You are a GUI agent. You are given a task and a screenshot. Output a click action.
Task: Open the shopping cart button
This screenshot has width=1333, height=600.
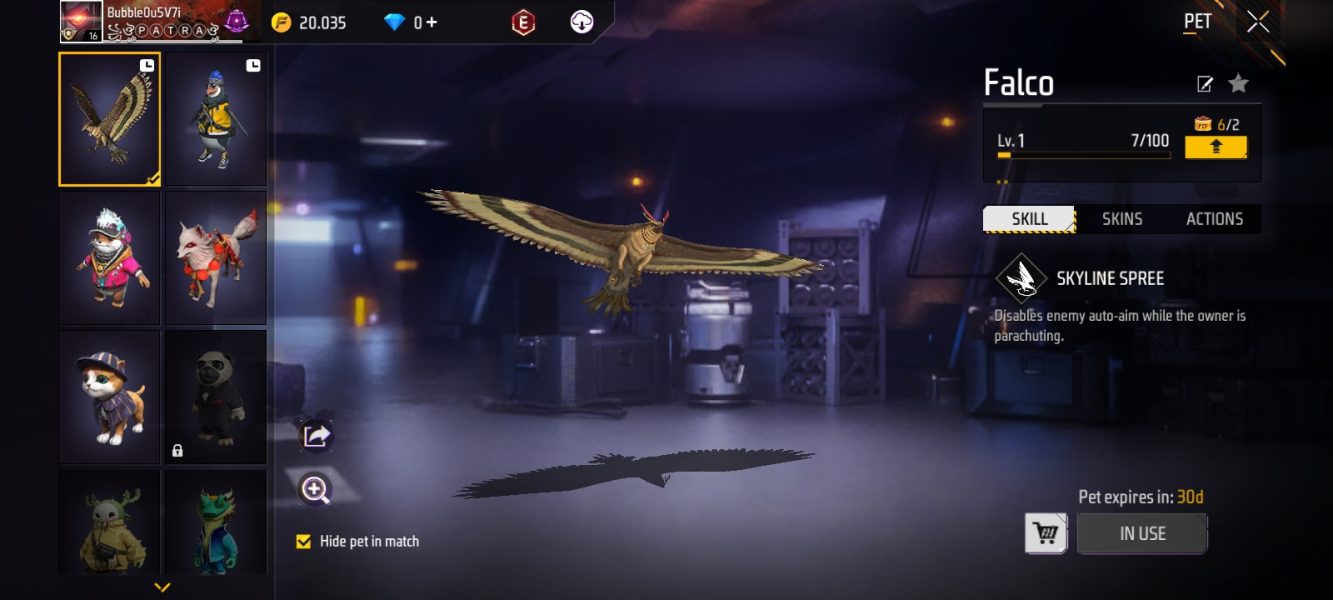1046,534
